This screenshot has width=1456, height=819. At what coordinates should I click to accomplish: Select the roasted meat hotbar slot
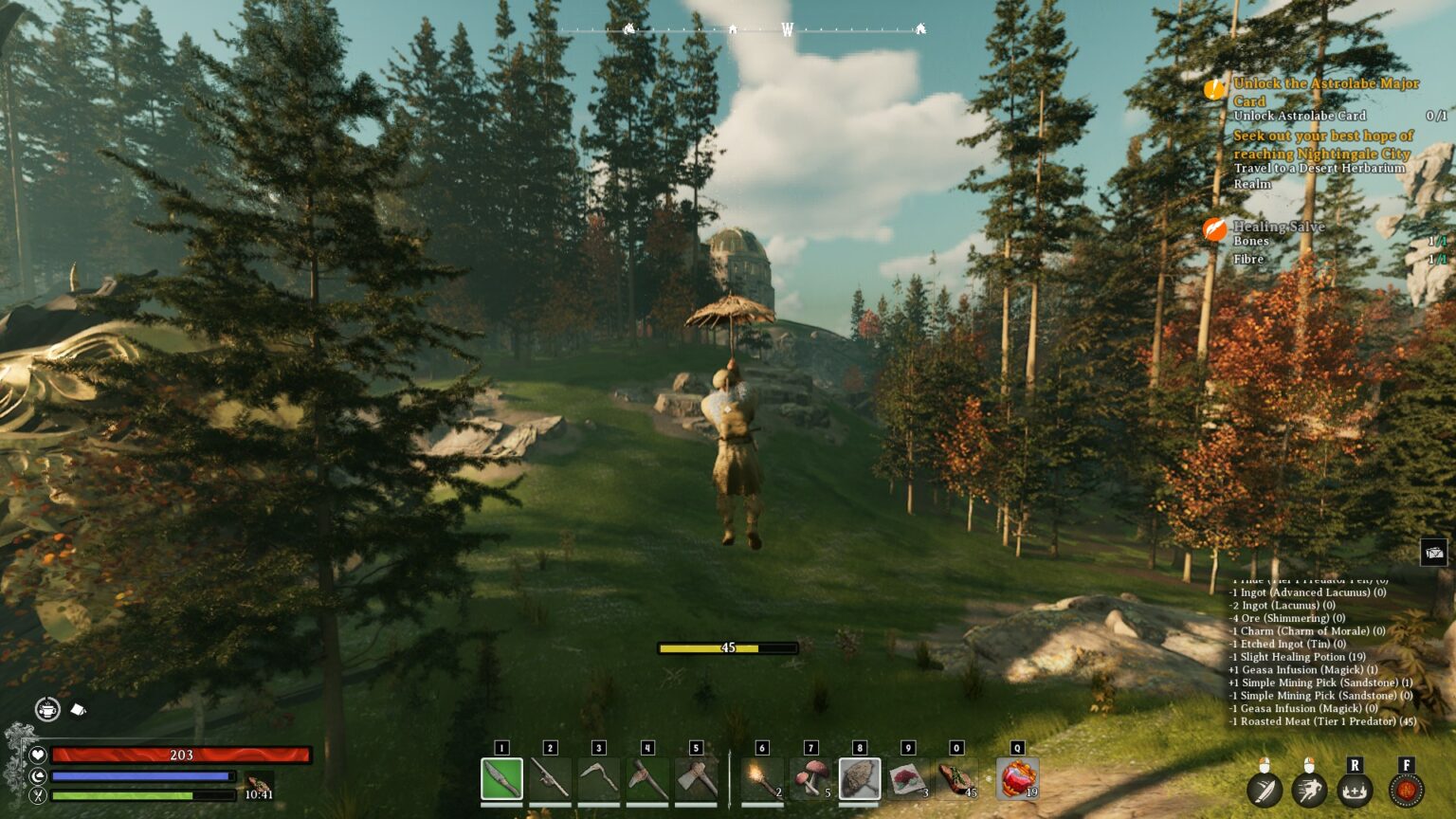pyautogui.click(x=956, y=779)
